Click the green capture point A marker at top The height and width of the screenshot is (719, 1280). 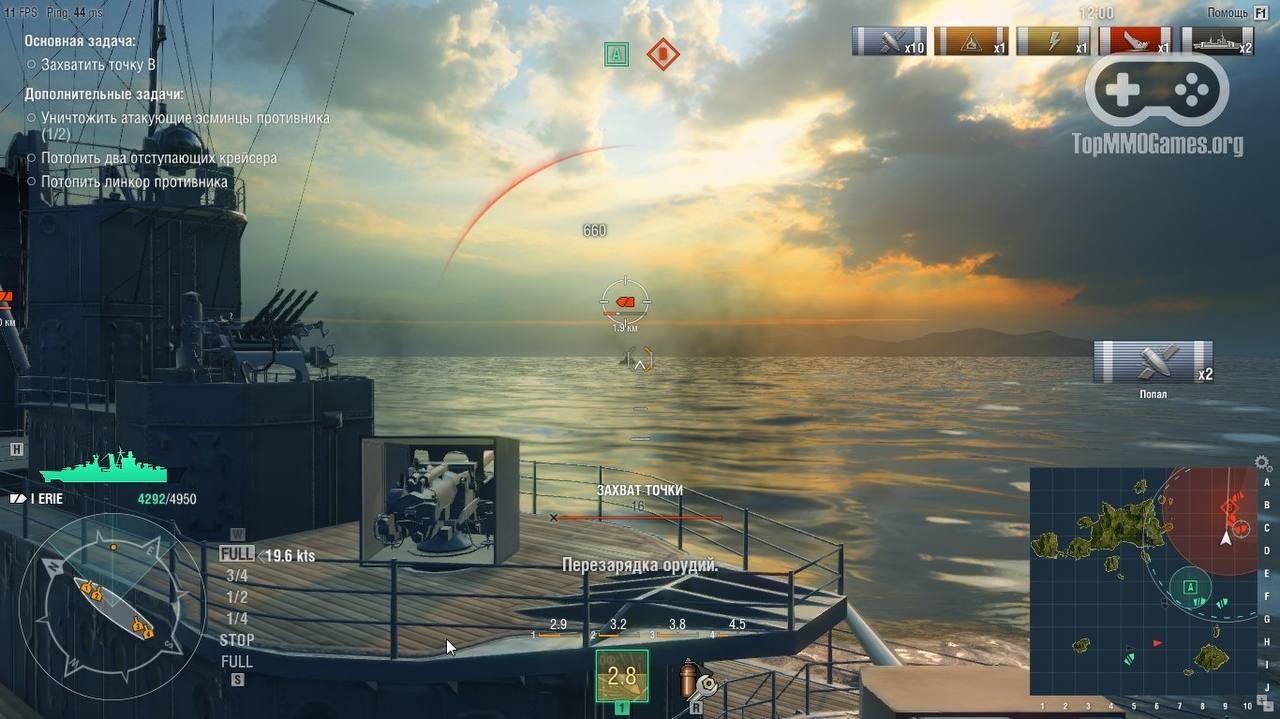coord(616,54)
